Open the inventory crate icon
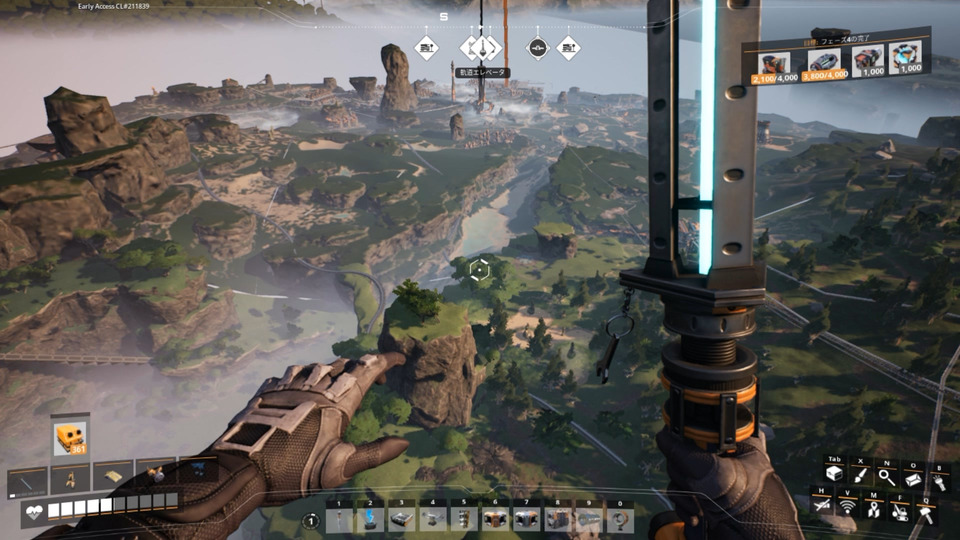Image resolution: width=960 pixels, height=540 pixels. 833,475
